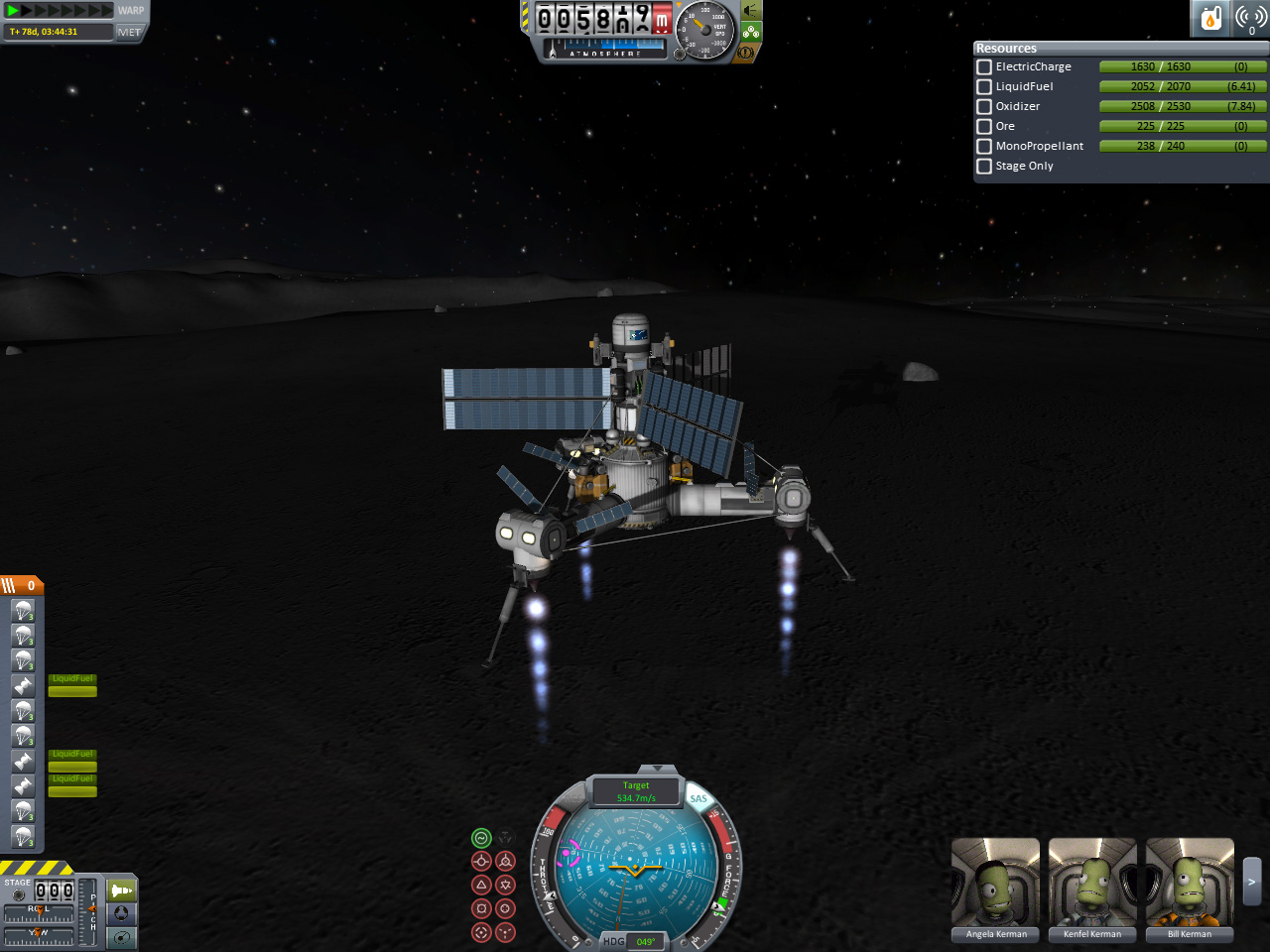This screenshot has width=1270, height=952.
Task: Collapse the navball using the top arrow
Action: [655, 770]
